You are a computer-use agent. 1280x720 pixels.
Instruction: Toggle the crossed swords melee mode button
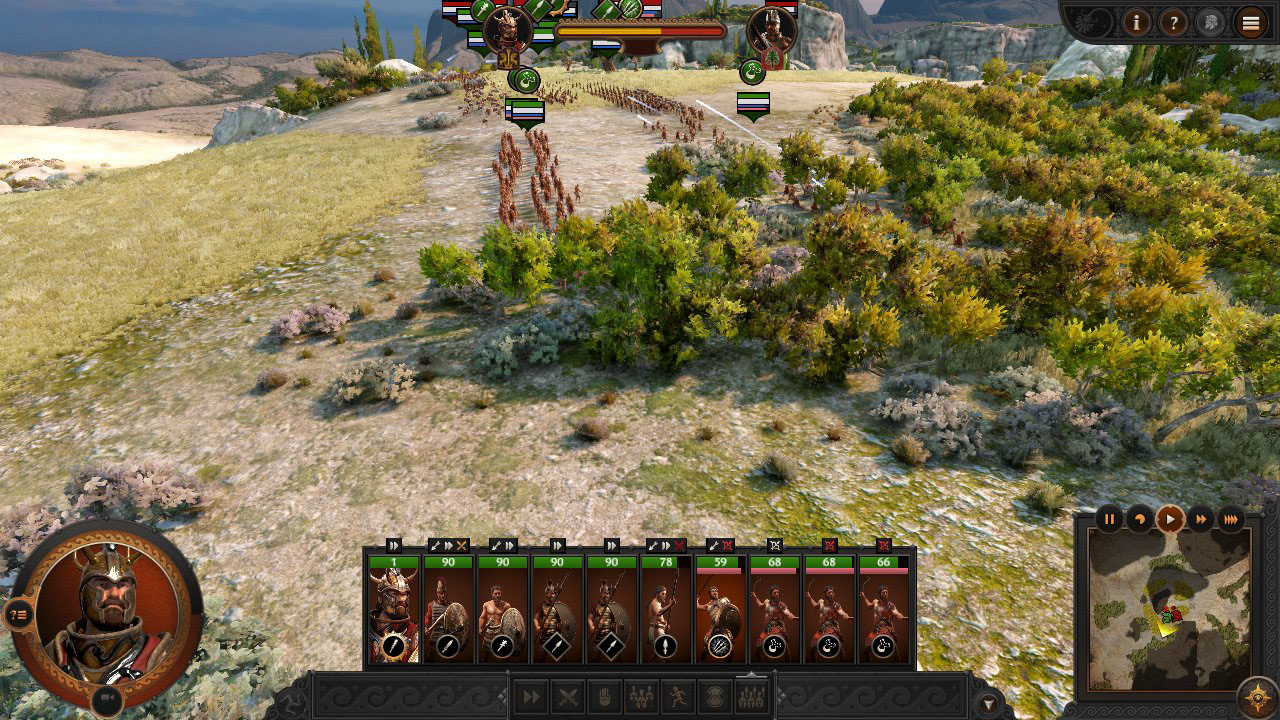click(x=568, y=697)
